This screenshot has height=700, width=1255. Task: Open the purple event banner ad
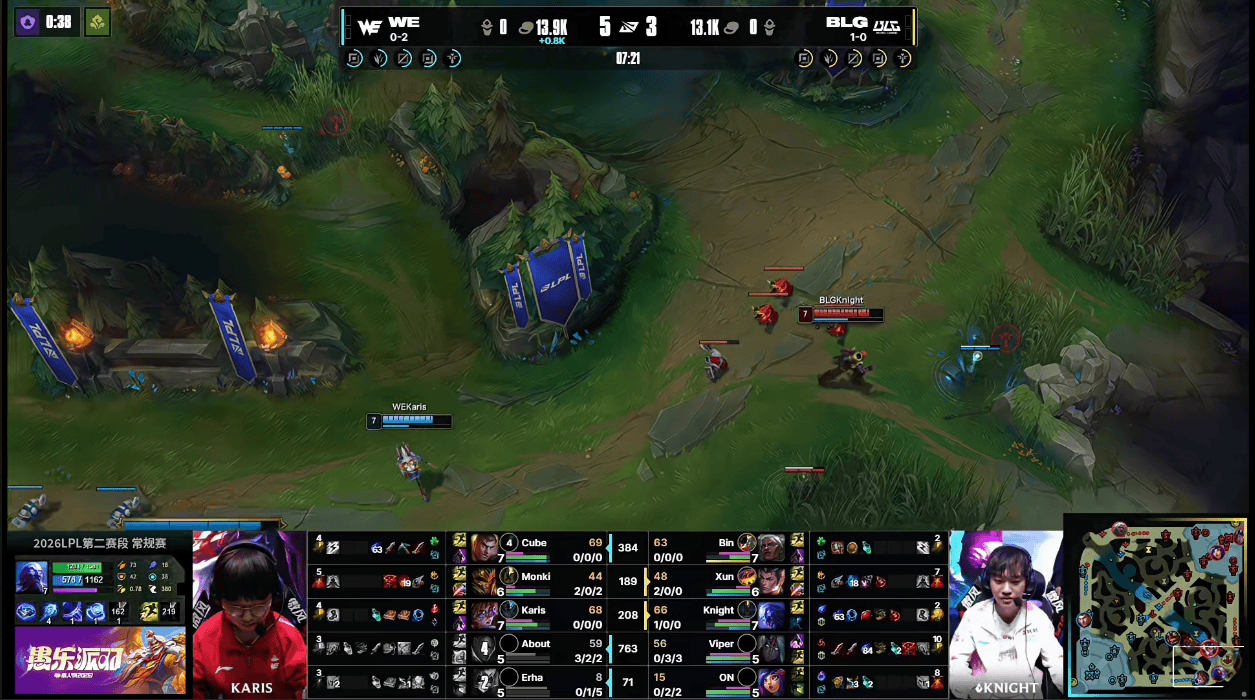tap(98, 661)
